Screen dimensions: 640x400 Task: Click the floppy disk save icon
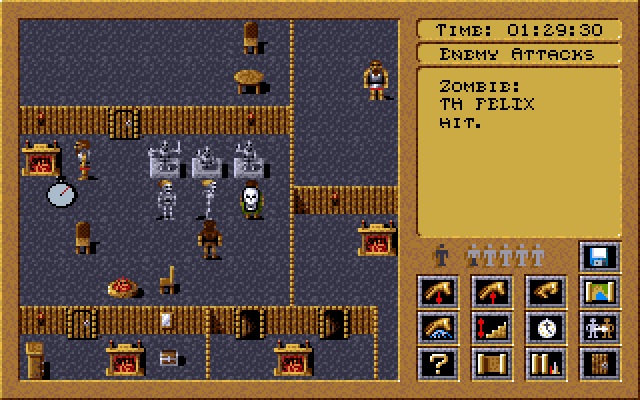600,257
